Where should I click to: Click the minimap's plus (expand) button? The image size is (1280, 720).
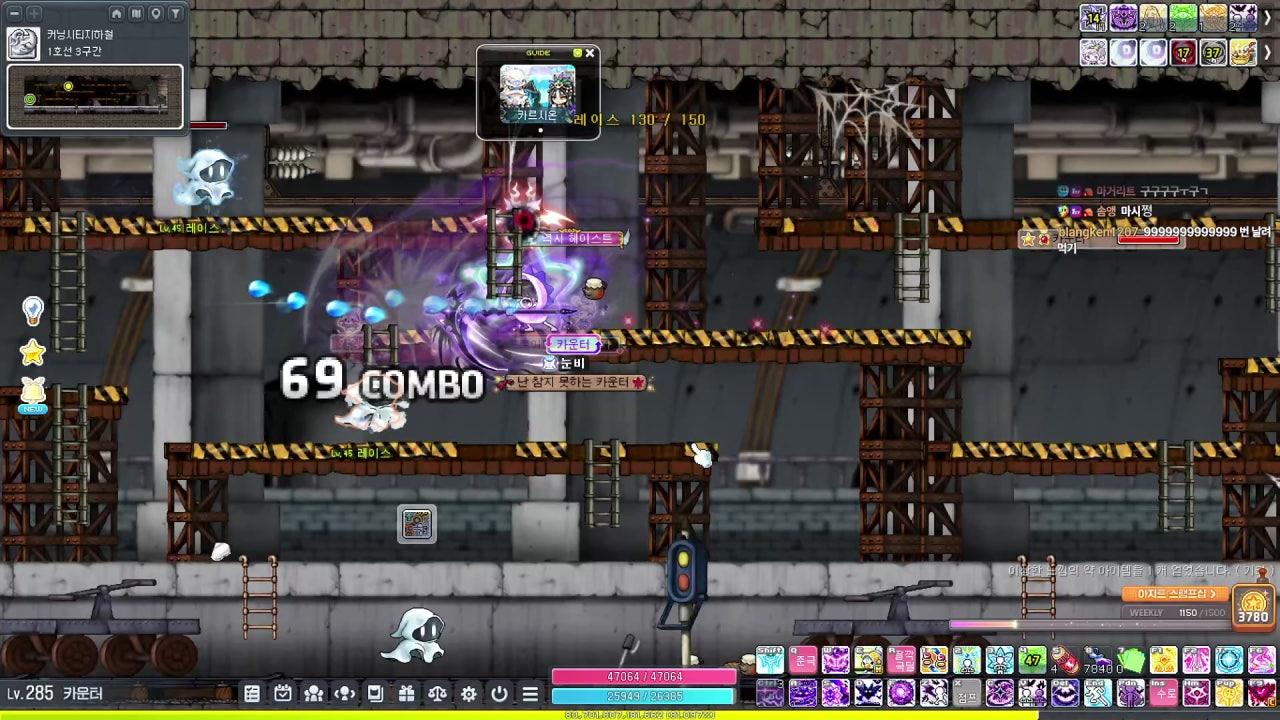click(34, 13)
